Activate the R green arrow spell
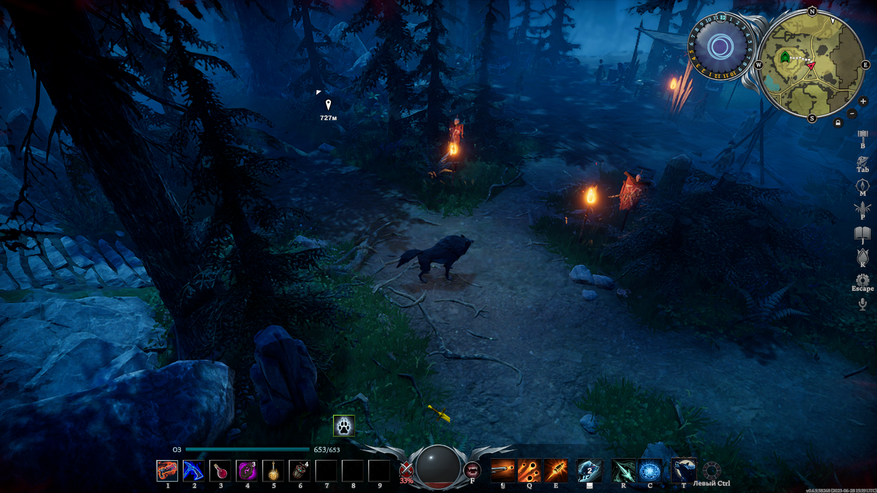 pyautogui.click(x=624, y=470)
